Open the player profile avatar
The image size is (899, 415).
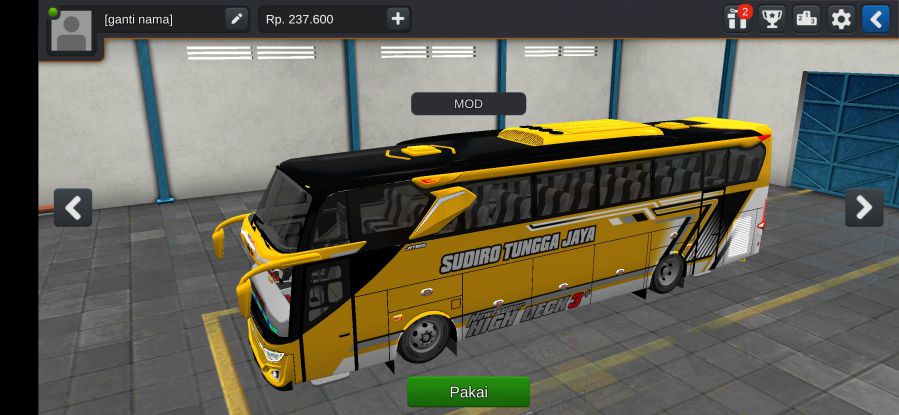(71, 30)
